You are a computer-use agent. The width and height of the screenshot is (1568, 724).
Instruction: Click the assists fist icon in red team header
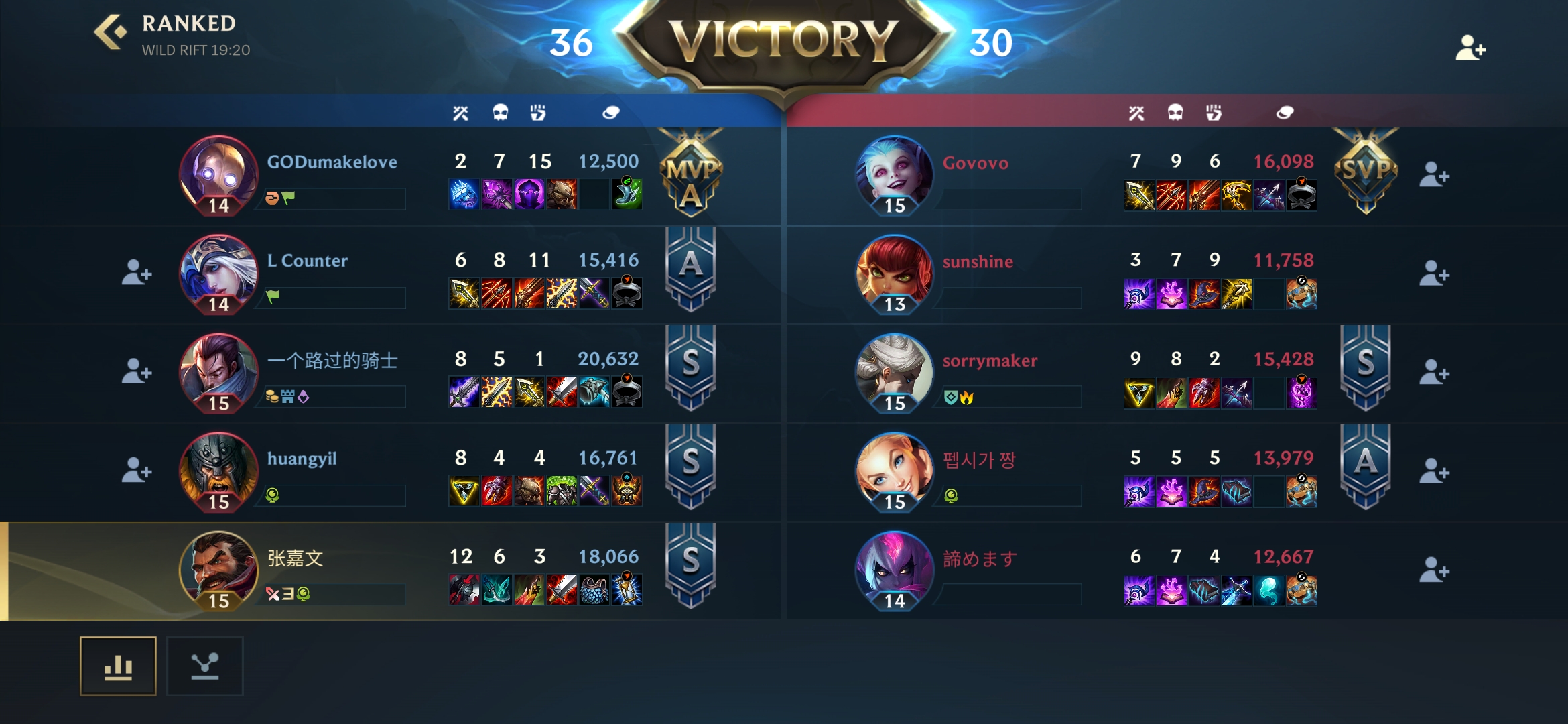point(1214,113)
